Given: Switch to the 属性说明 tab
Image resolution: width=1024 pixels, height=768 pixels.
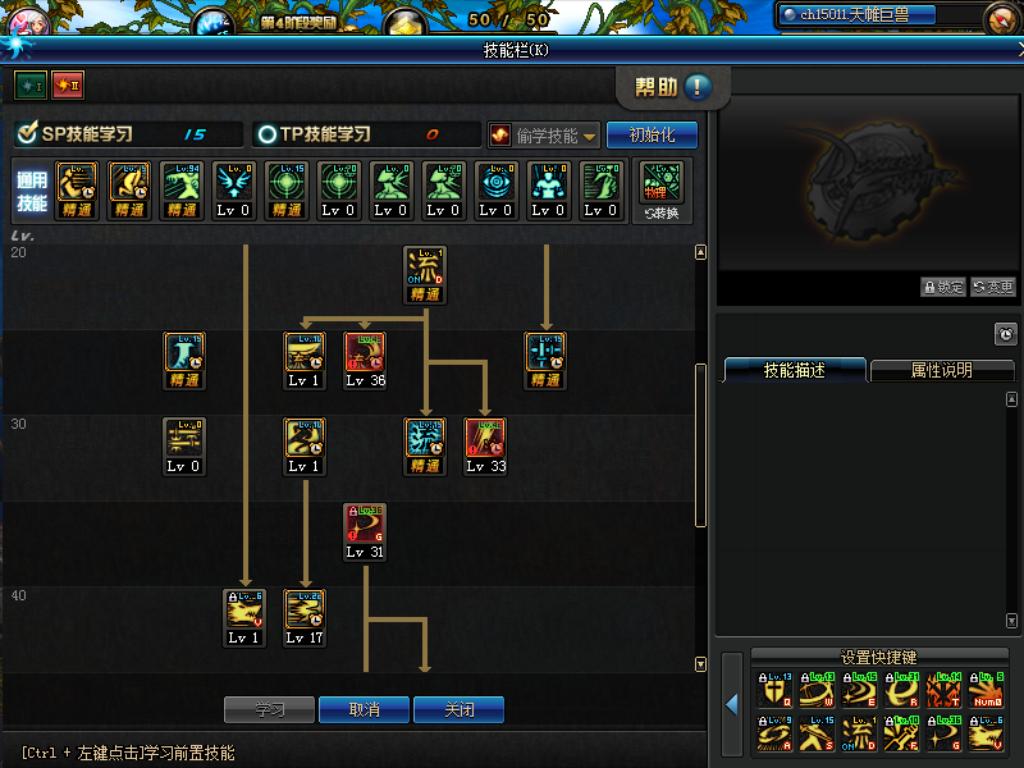Looking at the screenshot, I should click(941, 370).
